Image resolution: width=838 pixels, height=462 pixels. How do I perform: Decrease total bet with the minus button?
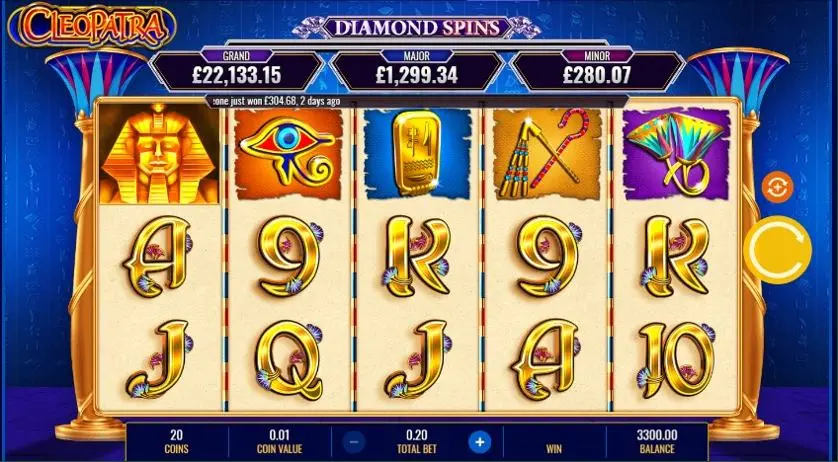(356, 441)
